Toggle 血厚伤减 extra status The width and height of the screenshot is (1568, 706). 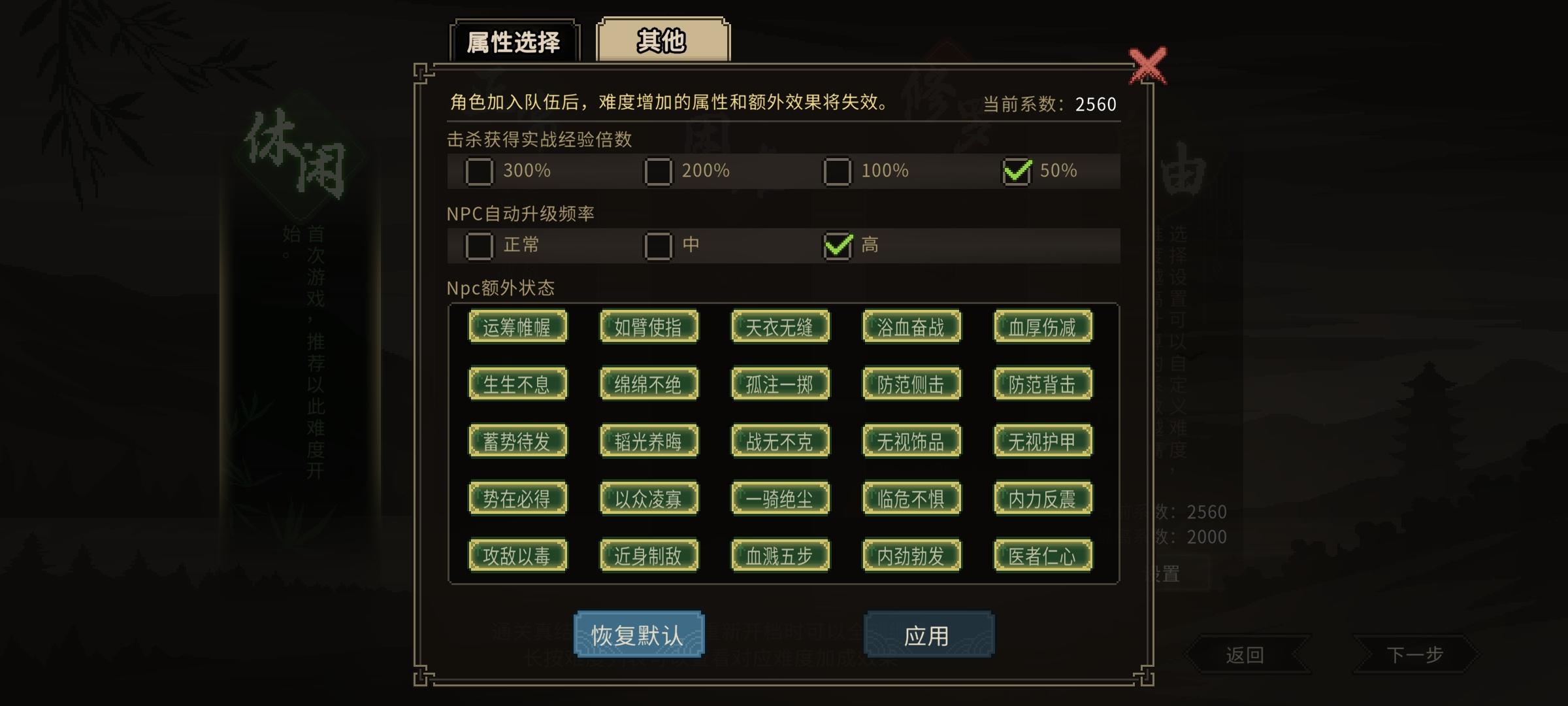(x=1042, y=326)
